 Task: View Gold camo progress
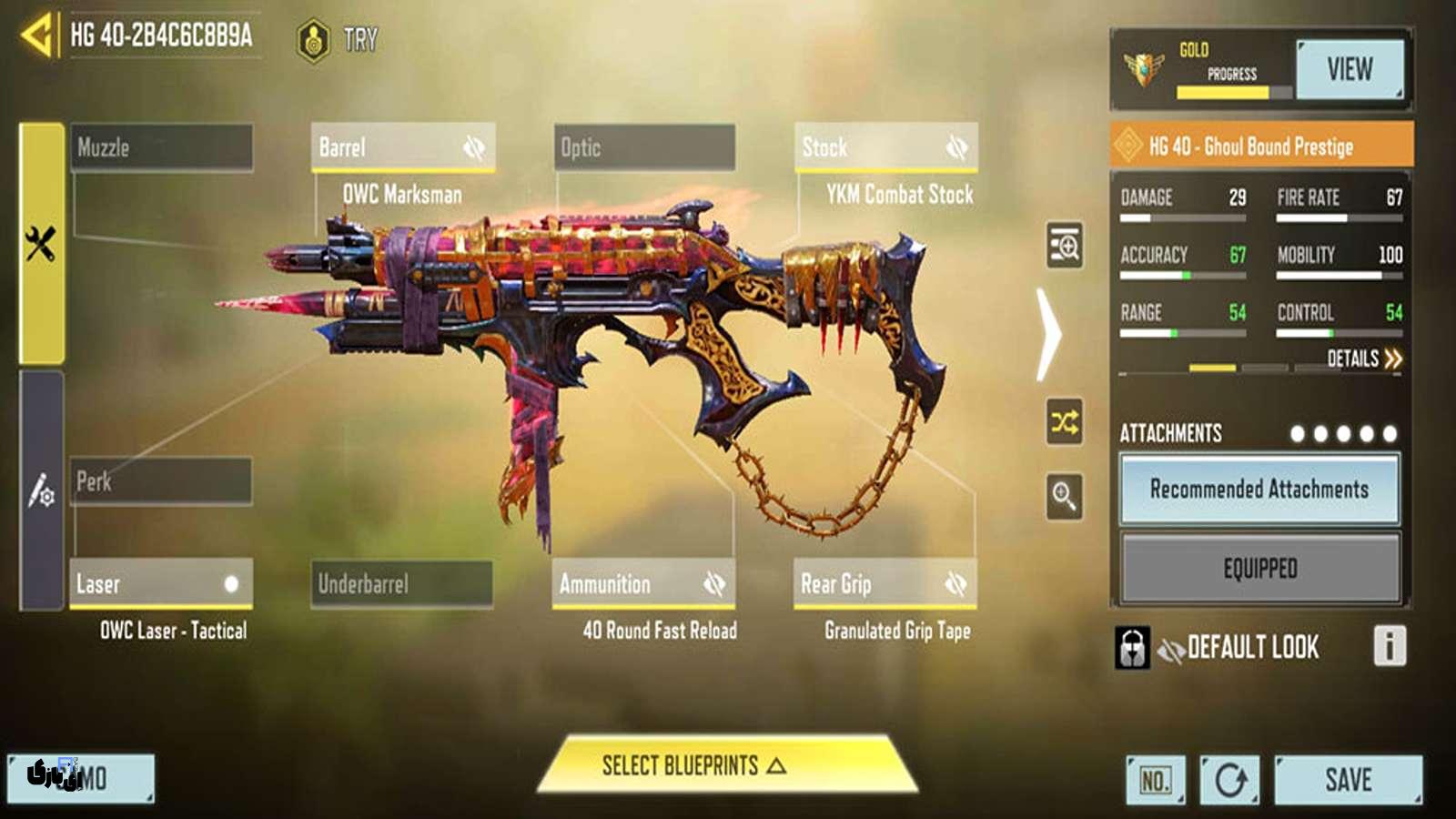(1349, 69)
